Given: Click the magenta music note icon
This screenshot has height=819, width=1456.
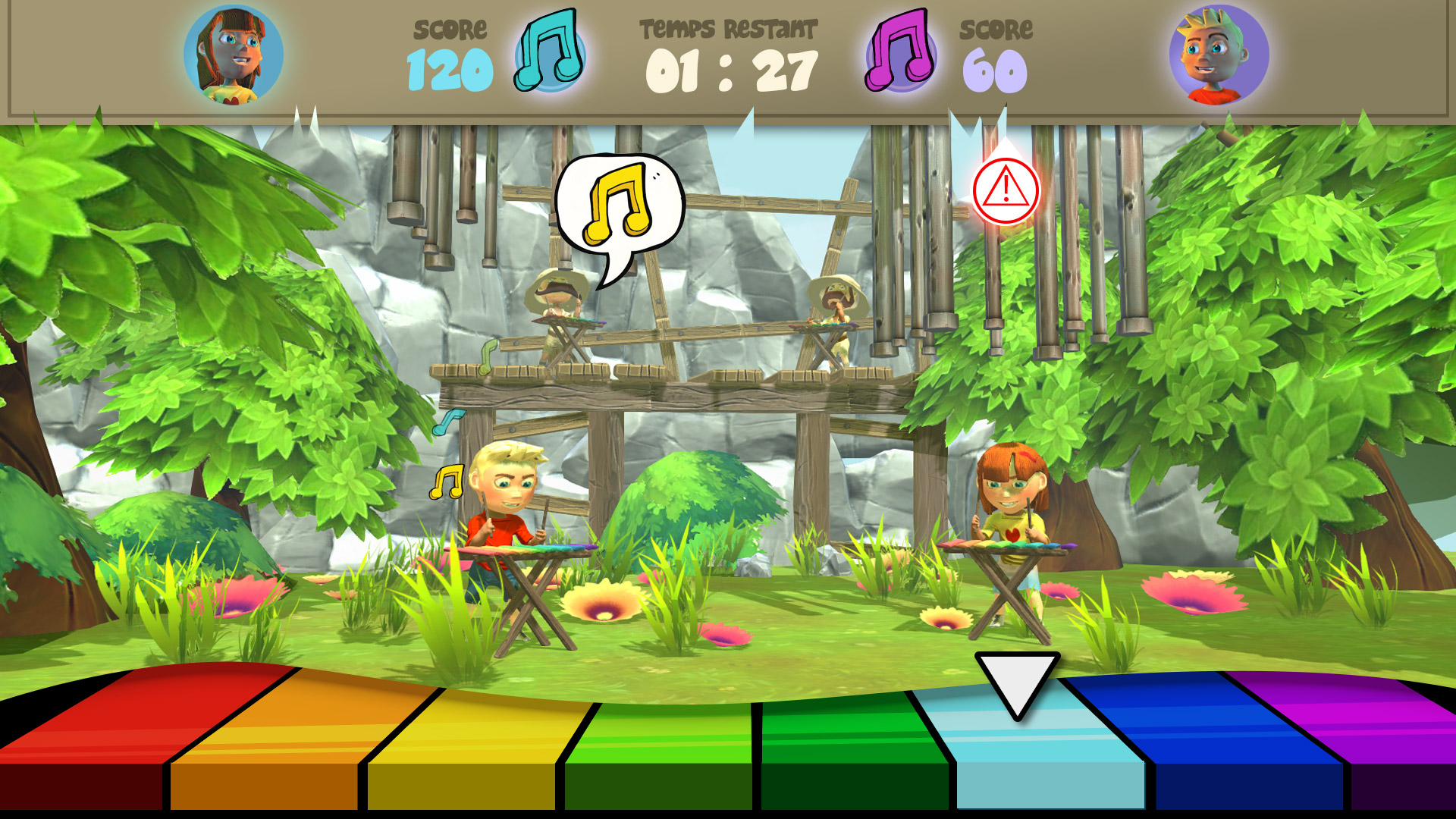Looking at the screenshot, I should (901, 52).
